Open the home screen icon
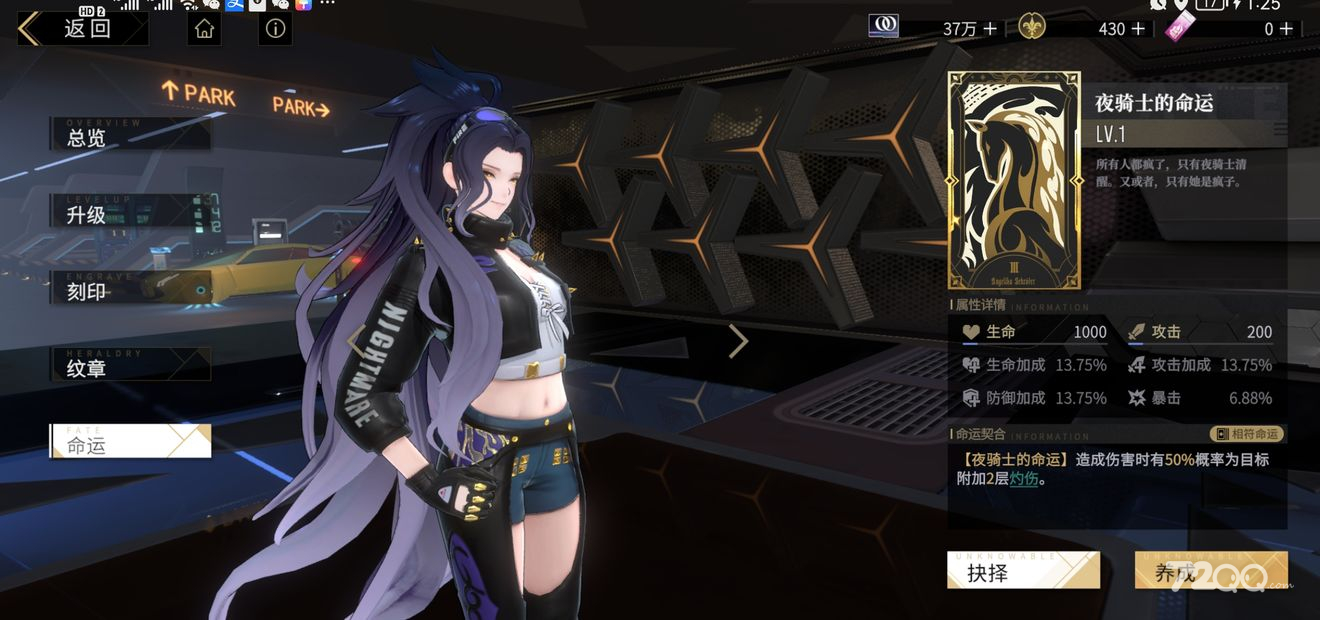This screenshot has height=620, width=1320. [x=205, y=29]
